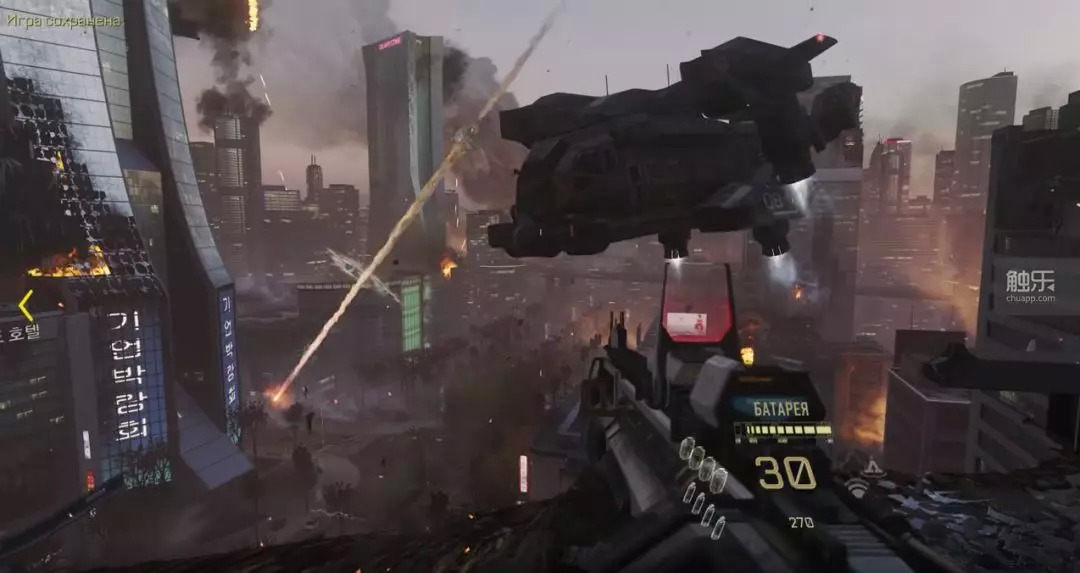Select the upper grenade icons cluster
1080x573 pixels.
point(703,463)
